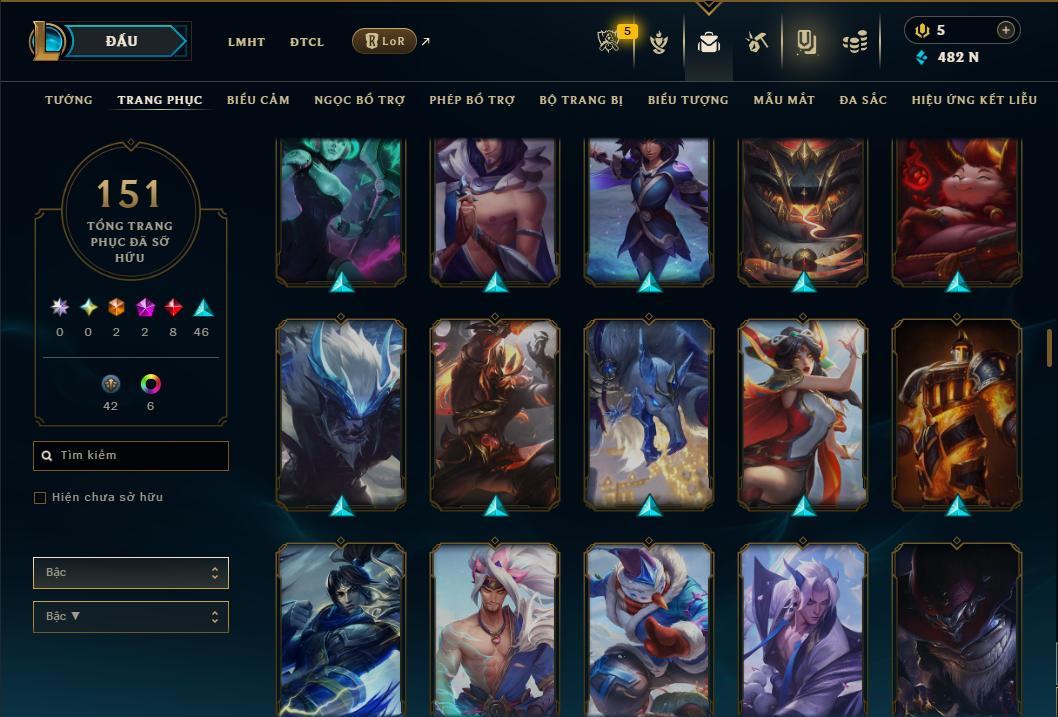Viewport: 1058px width, 717px height.
Task: Open the HIỆU ỨNG KẾT LIỄU tab
Action: coord(974,100)
